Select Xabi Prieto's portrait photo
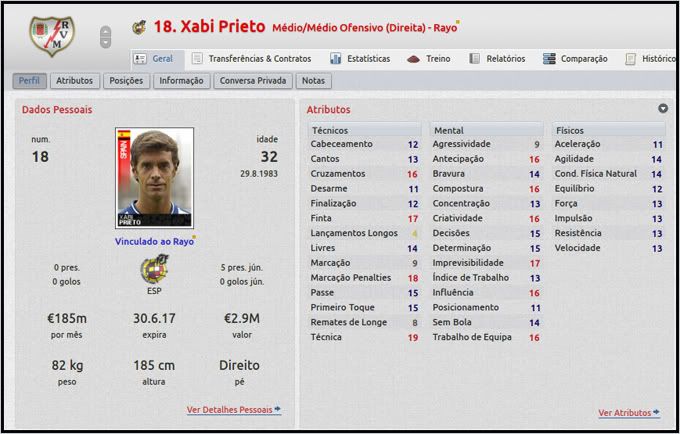The image size is (680, 434). [154, 179]
